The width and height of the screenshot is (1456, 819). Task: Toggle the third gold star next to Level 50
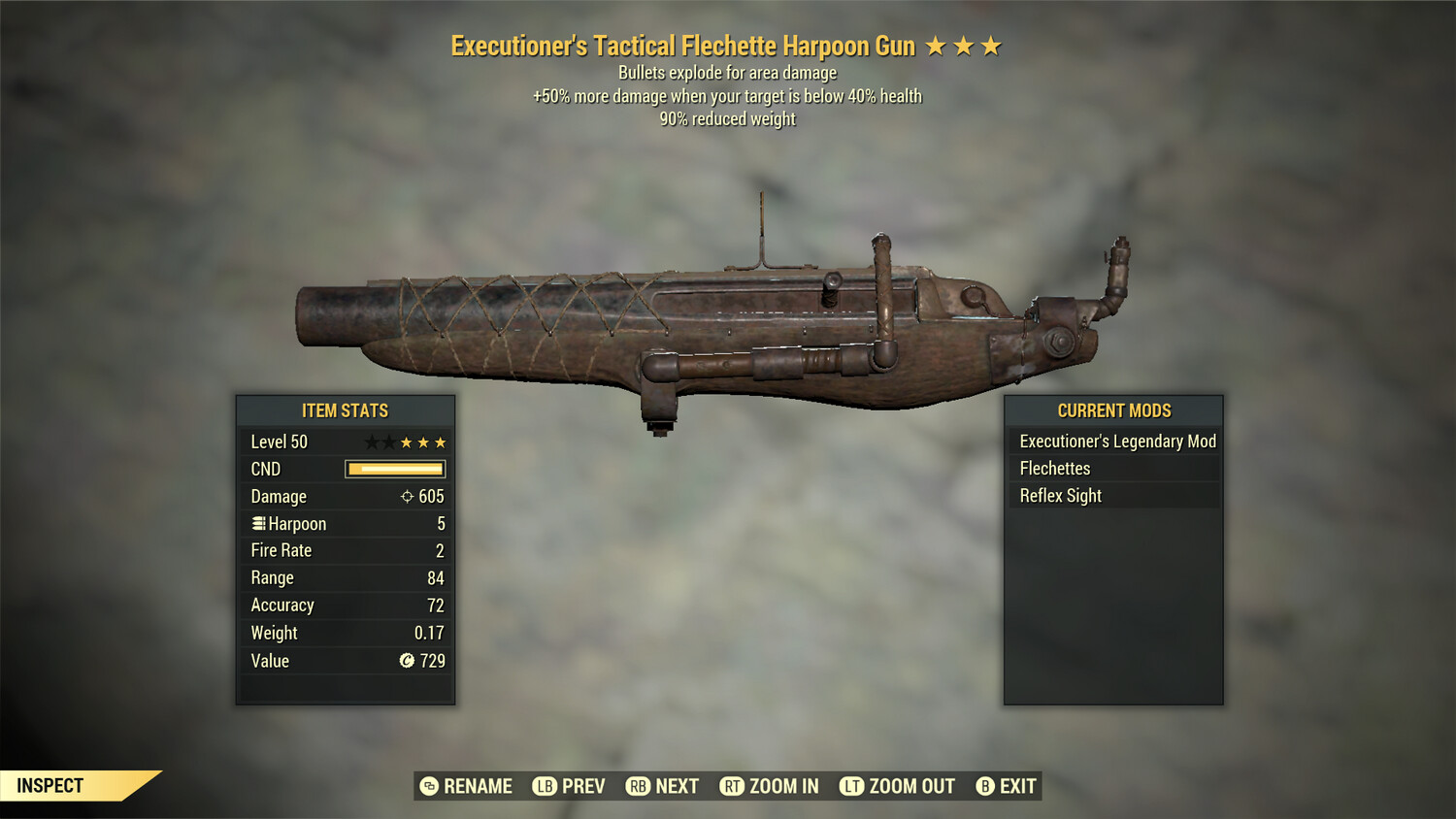[442, 442]
